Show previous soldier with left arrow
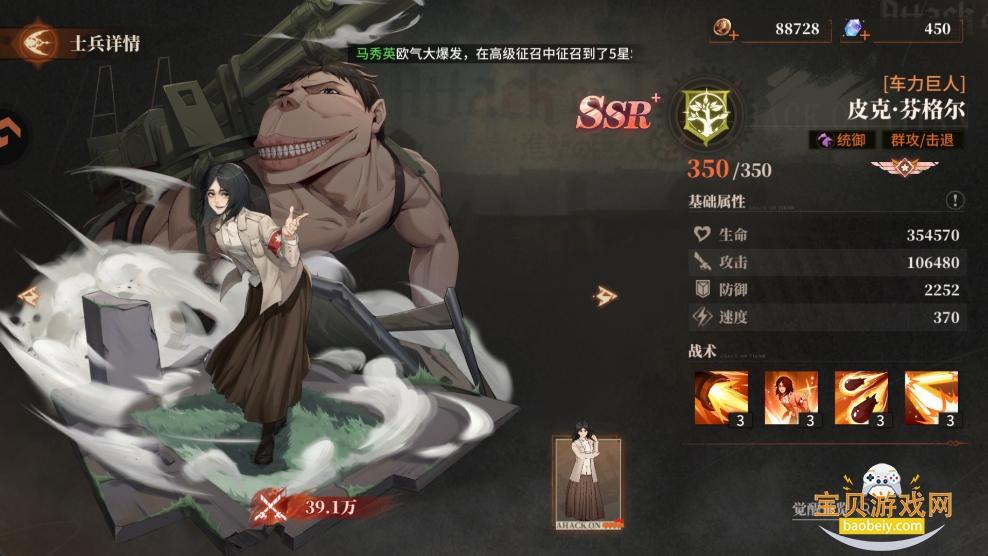The width and height of the screenshot is (988, 556). (29, 295)
